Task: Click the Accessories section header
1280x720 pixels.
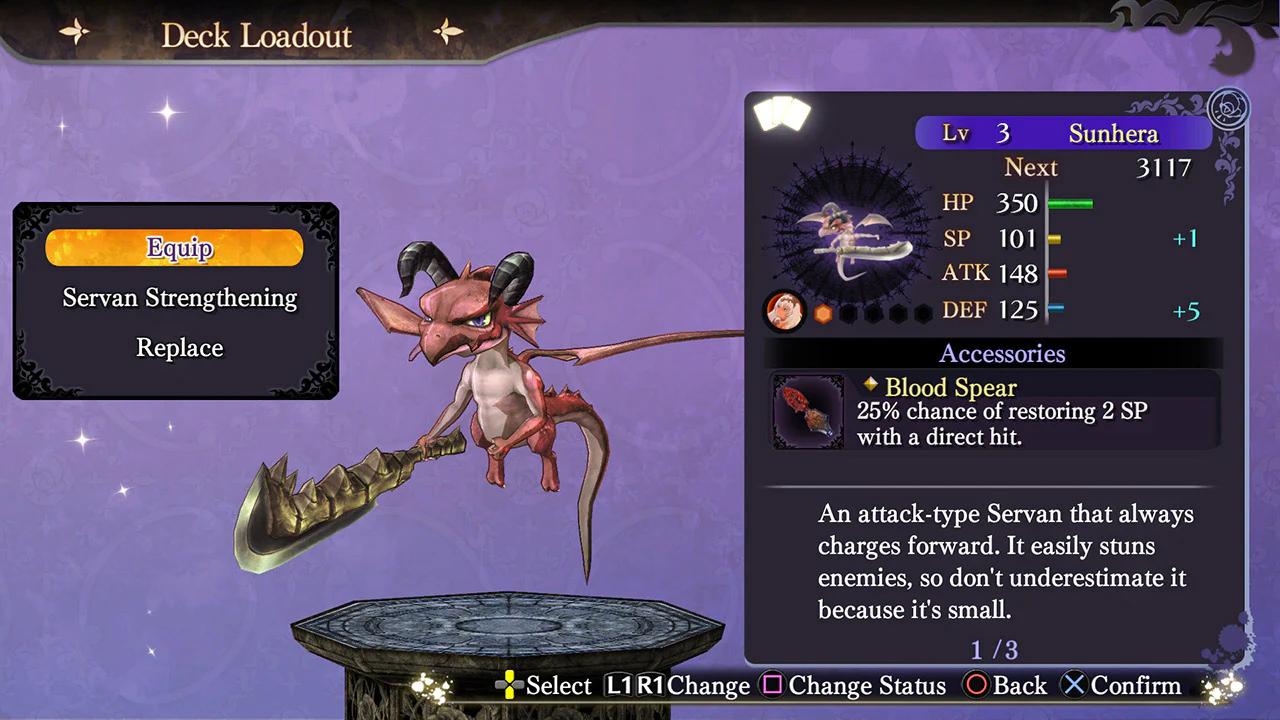Action: coord(1002,354)
